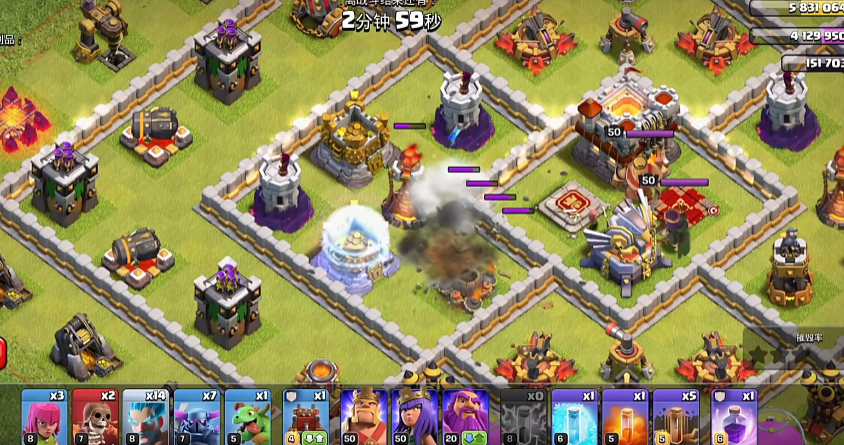Viewport: 844px width, 445px height.
Task: Select the Archer Queen hero card
Action: 414,417
